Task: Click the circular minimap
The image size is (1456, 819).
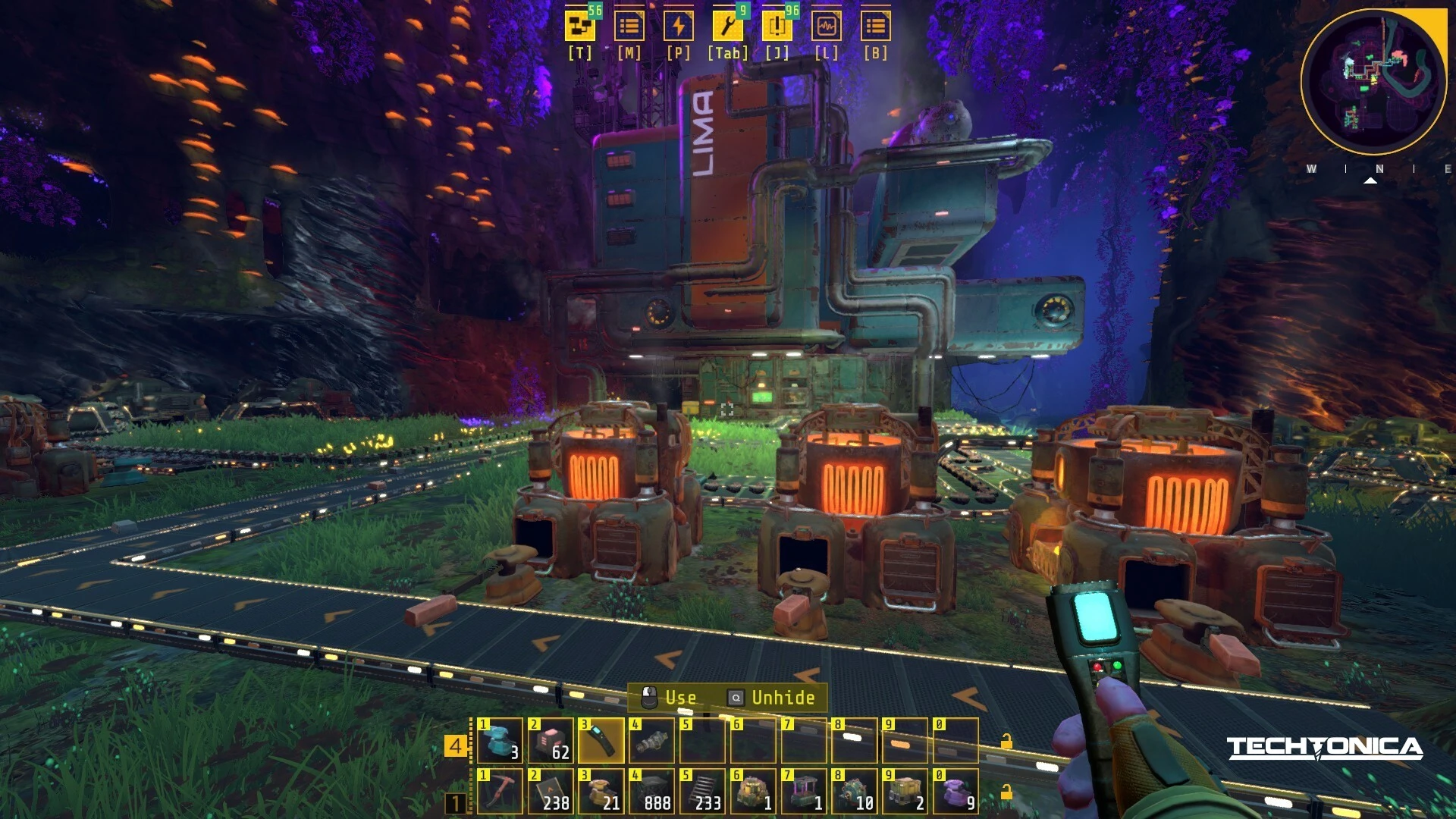Action: point(1373,82)
